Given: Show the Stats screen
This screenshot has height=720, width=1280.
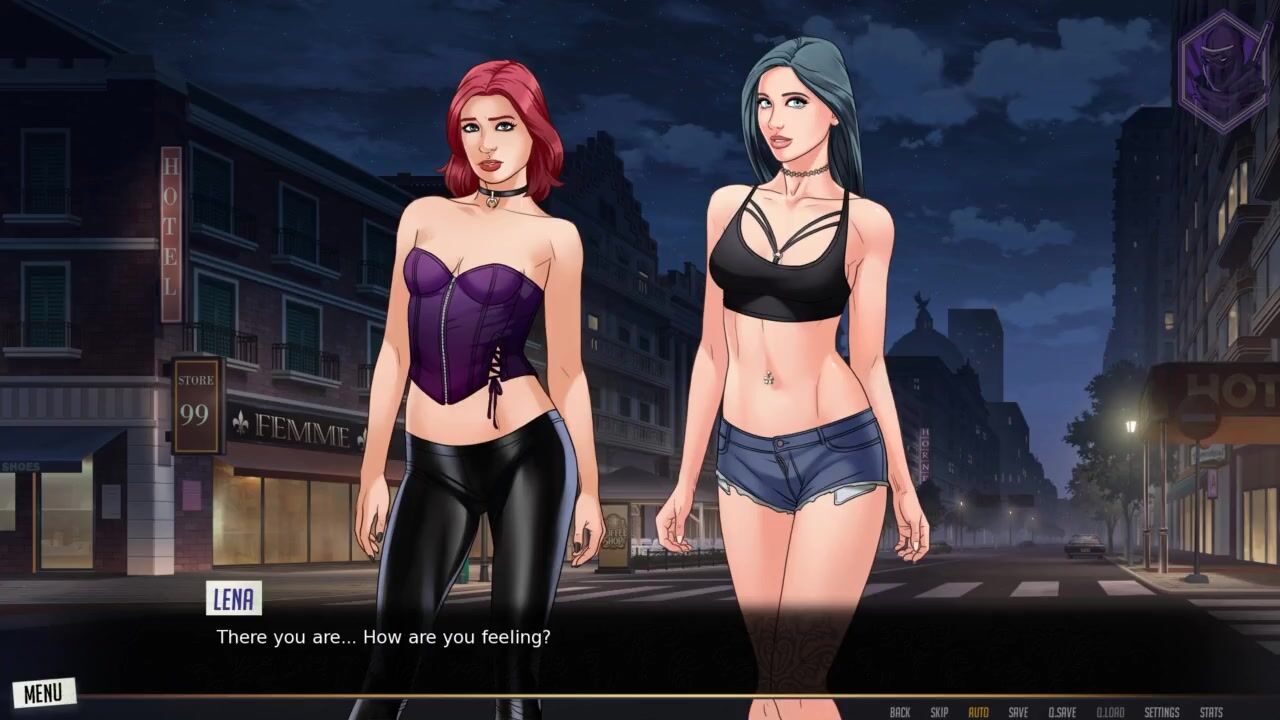Looking at the screenshot, I should pyautogui.click(x=1210, y=712).
